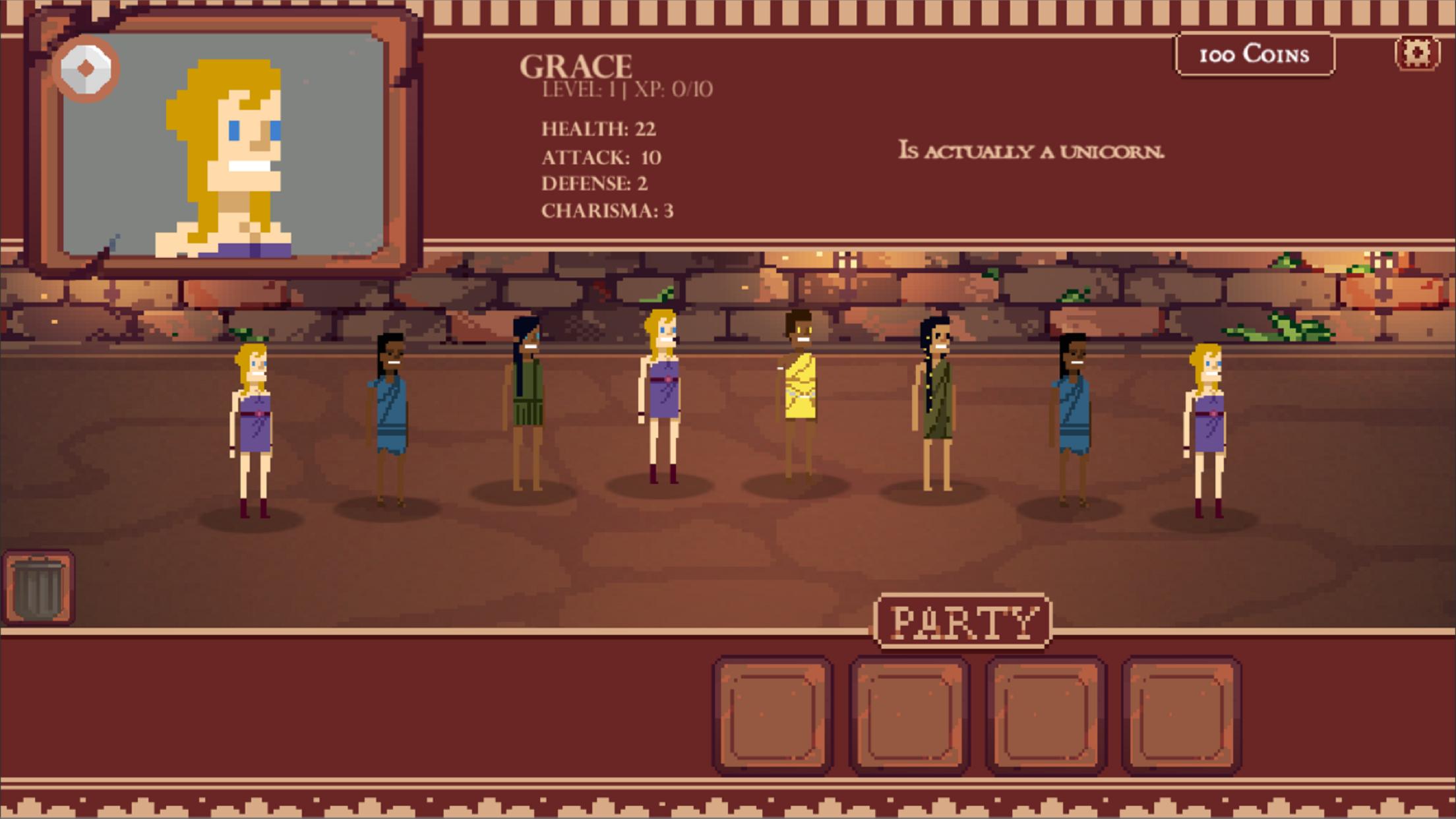This screenshot has height=819, width=1456.
Task: Open the settings gear menu
Action: 1416,53
